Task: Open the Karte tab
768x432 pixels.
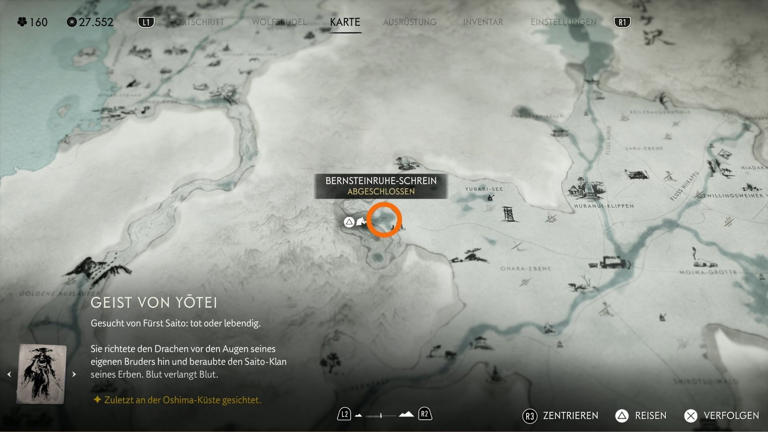Action: [x=345, y=22]
